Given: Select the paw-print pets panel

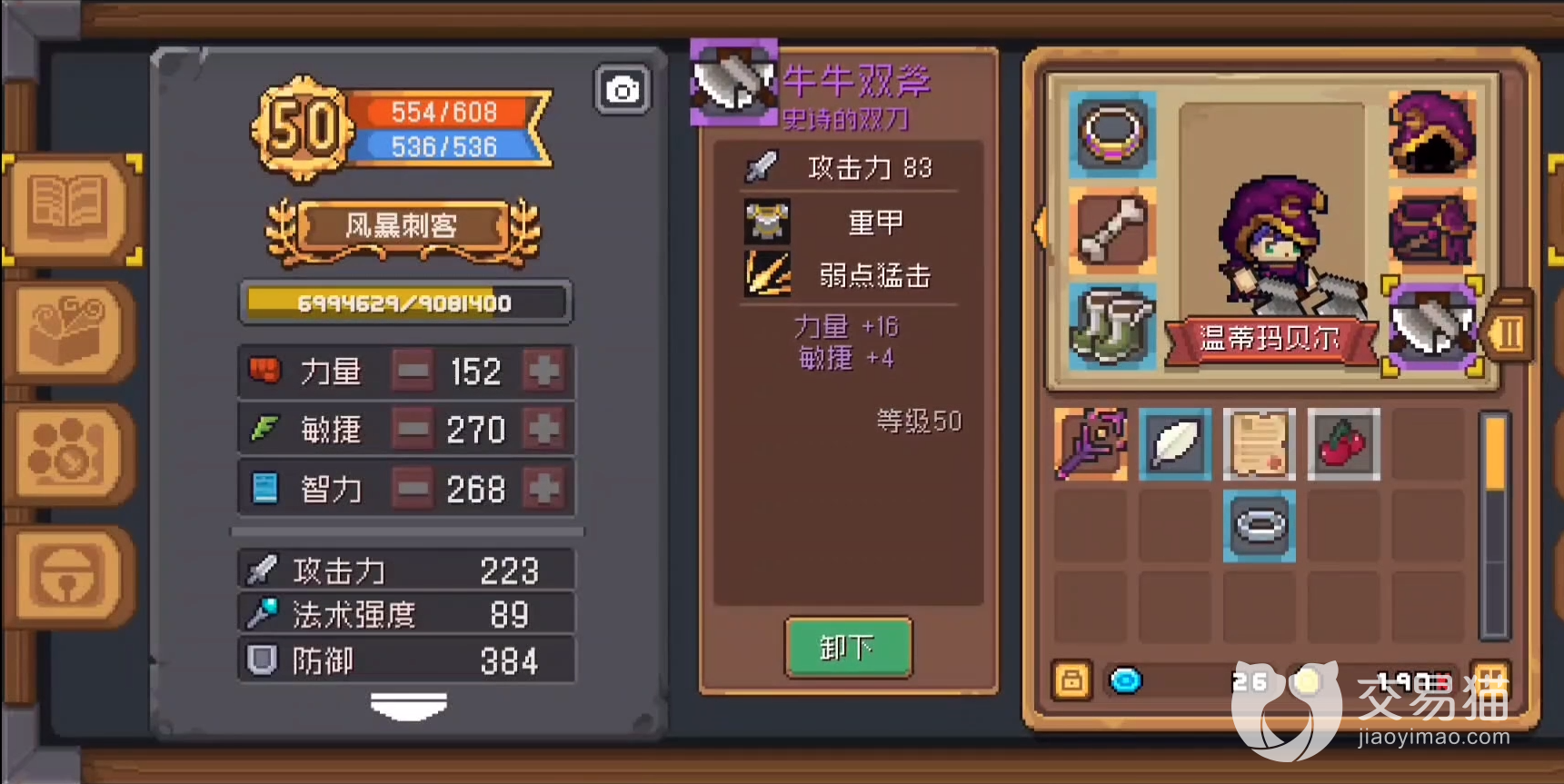Looking at the screenshot, I should pyautogui.click(x=68, y=452).
